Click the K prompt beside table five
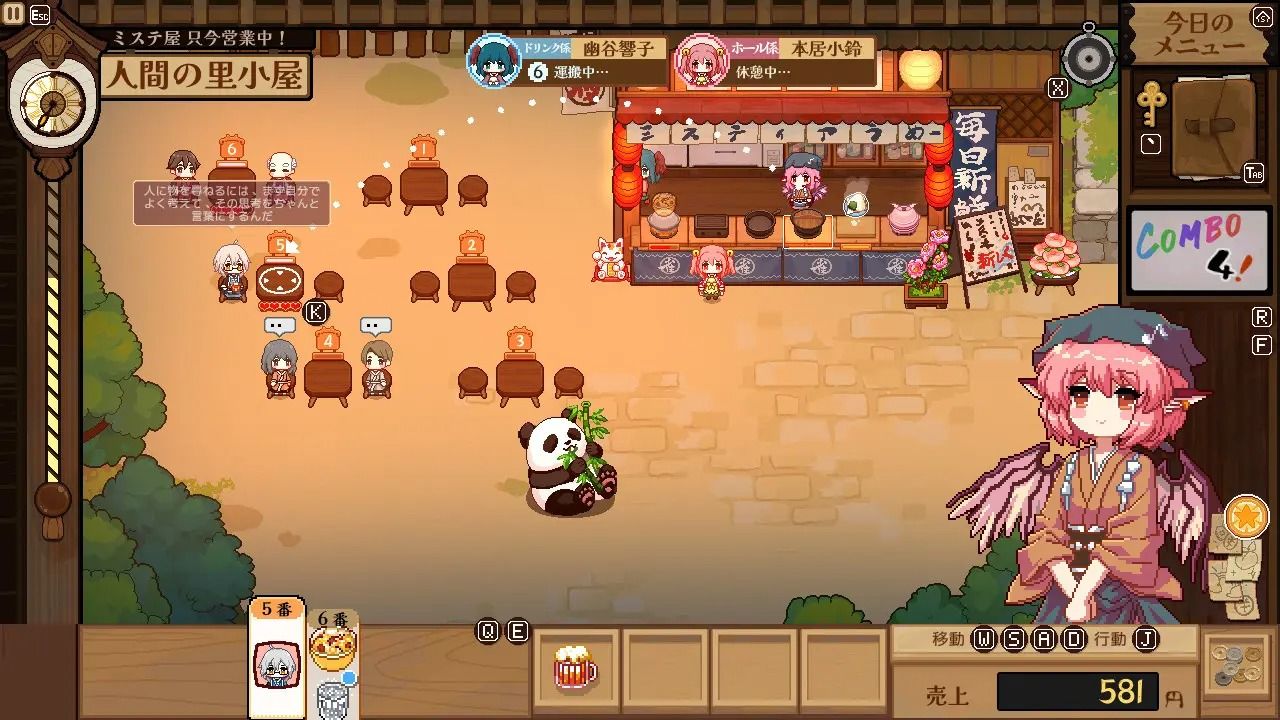Screen dimensions: 1280x720 pyautogui.click(x=316, y=312)
